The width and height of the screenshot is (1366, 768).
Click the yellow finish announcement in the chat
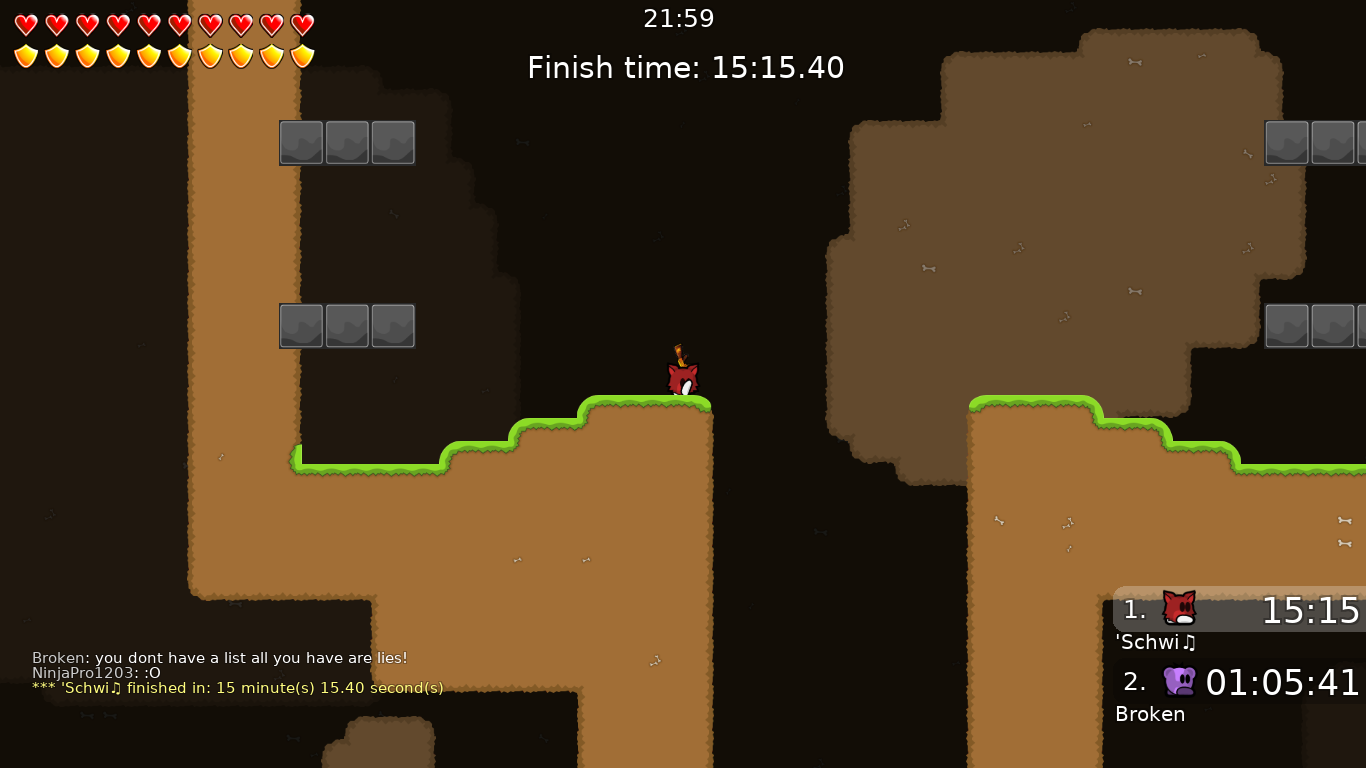tap(237, 688)
